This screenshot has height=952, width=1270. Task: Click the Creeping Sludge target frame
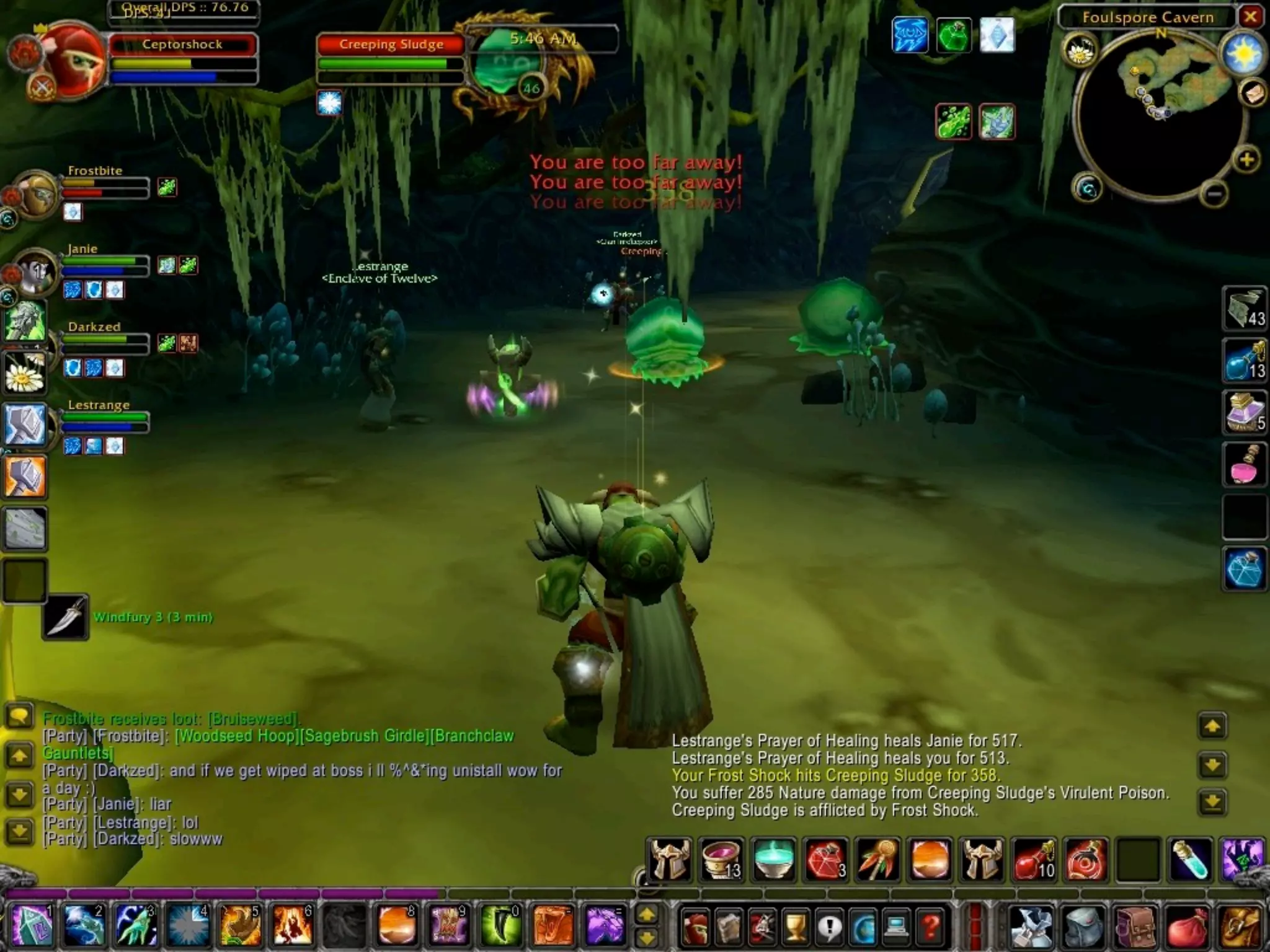391,45
